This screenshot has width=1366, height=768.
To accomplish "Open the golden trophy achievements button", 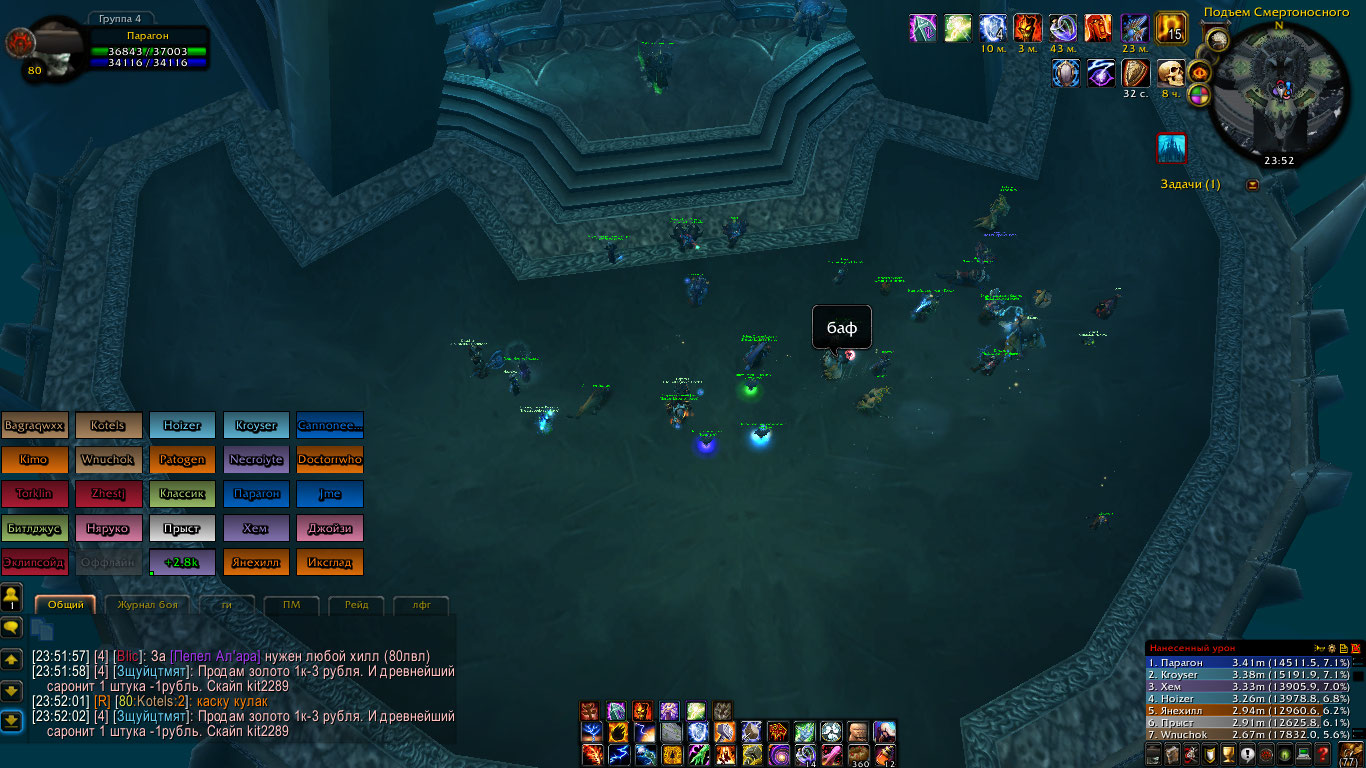I will [1229, 754].
